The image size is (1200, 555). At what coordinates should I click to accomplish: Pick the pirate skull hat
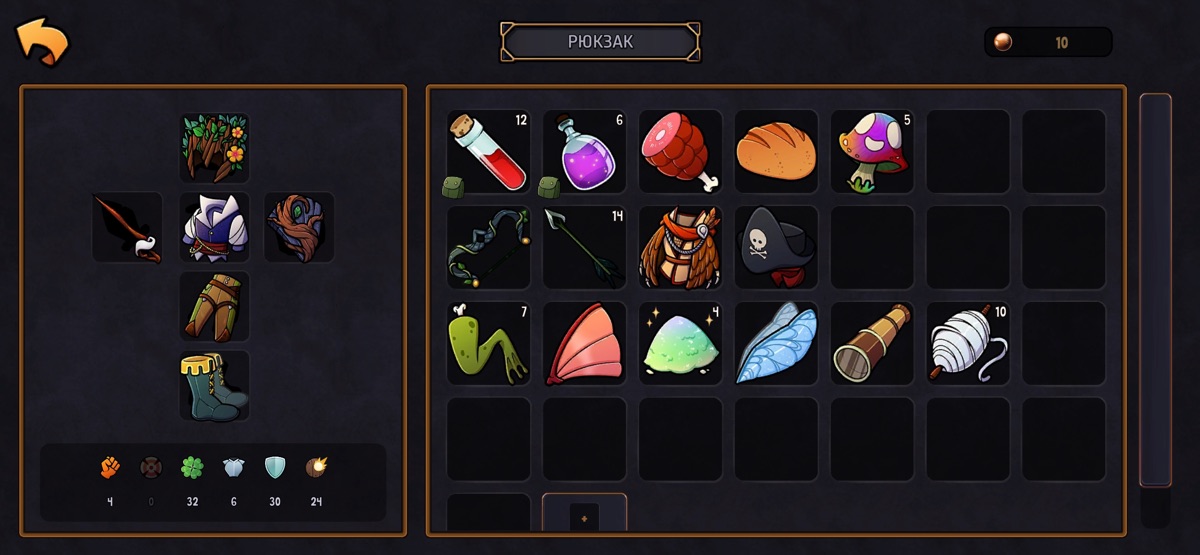coord(776,247)
